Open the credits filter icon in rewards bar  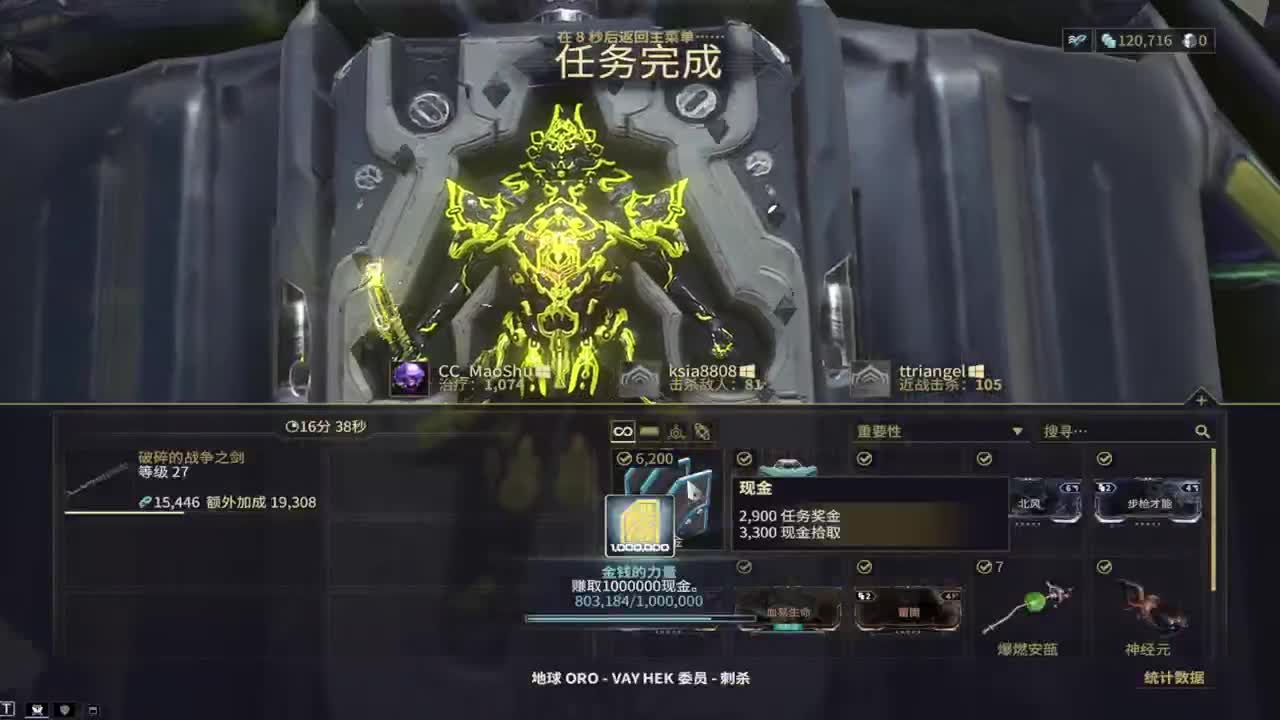[x=648, y=431]
